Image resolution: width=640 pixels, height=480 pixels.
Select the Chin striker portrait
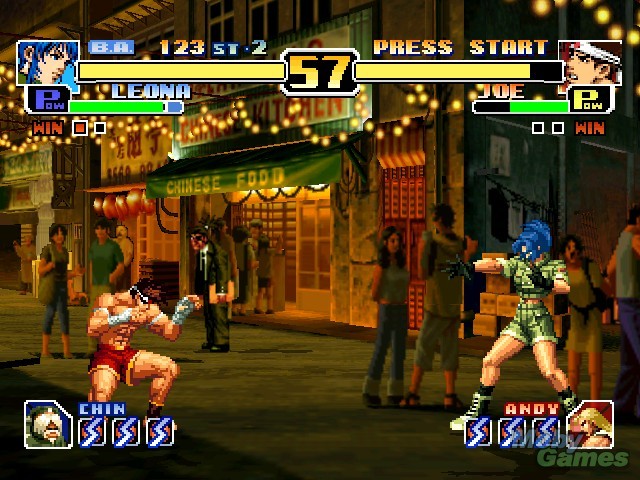click(x=48, y=425)
